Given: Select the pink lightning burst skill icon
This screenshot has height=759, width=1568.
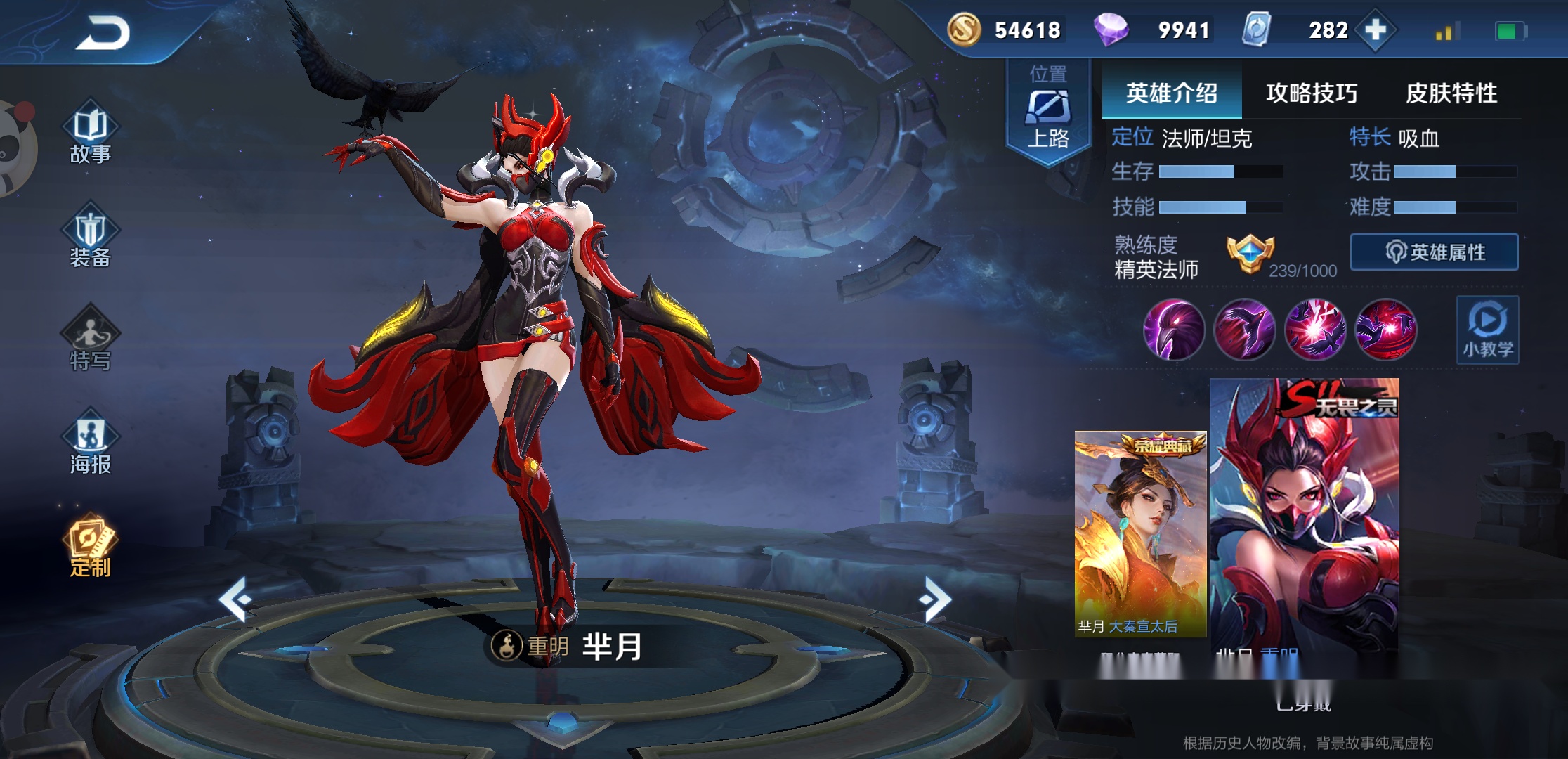Looking at the screenshot, I should [x=1315, y=330].
